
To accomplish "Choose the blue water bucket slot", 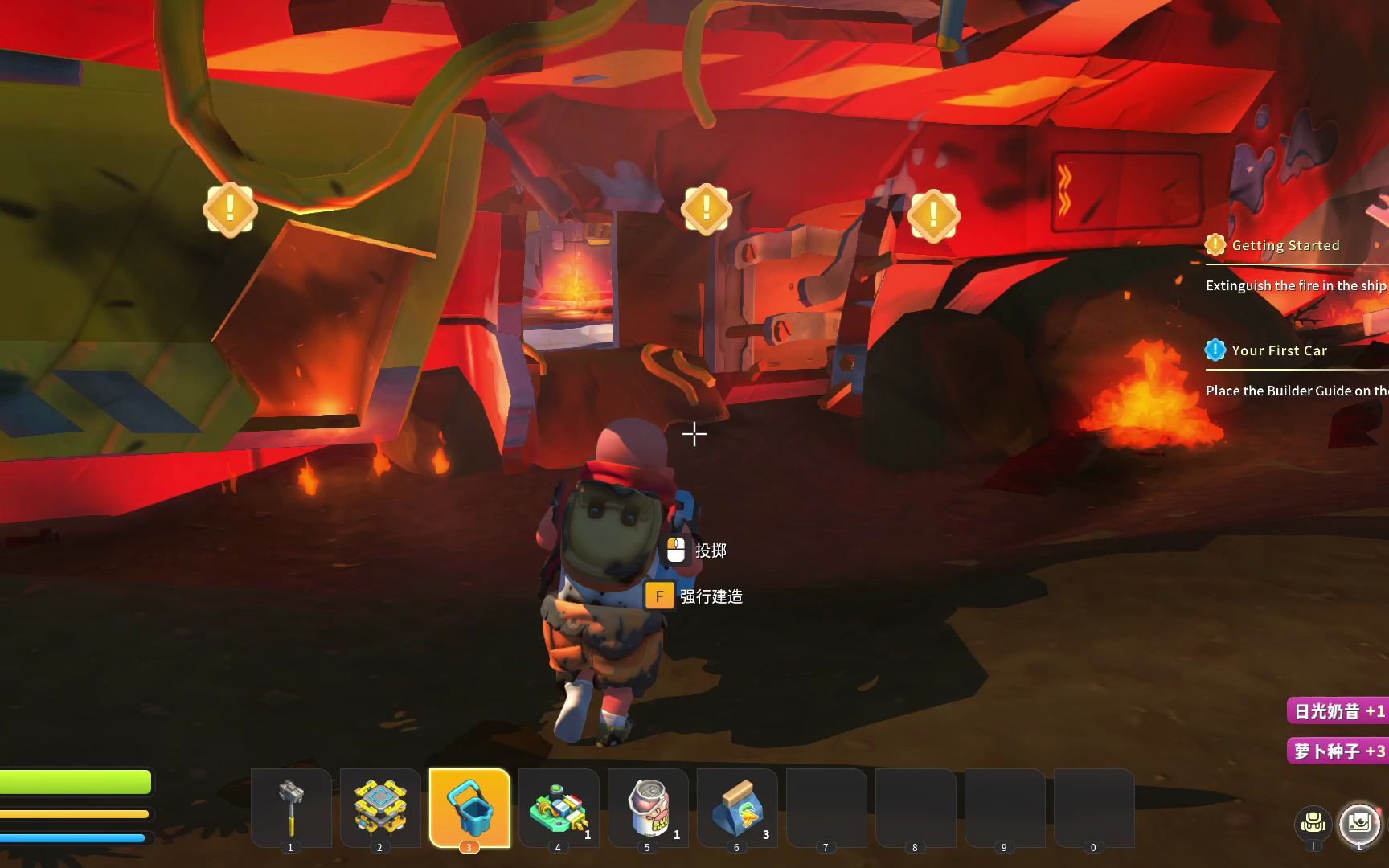I will point(469,807).
